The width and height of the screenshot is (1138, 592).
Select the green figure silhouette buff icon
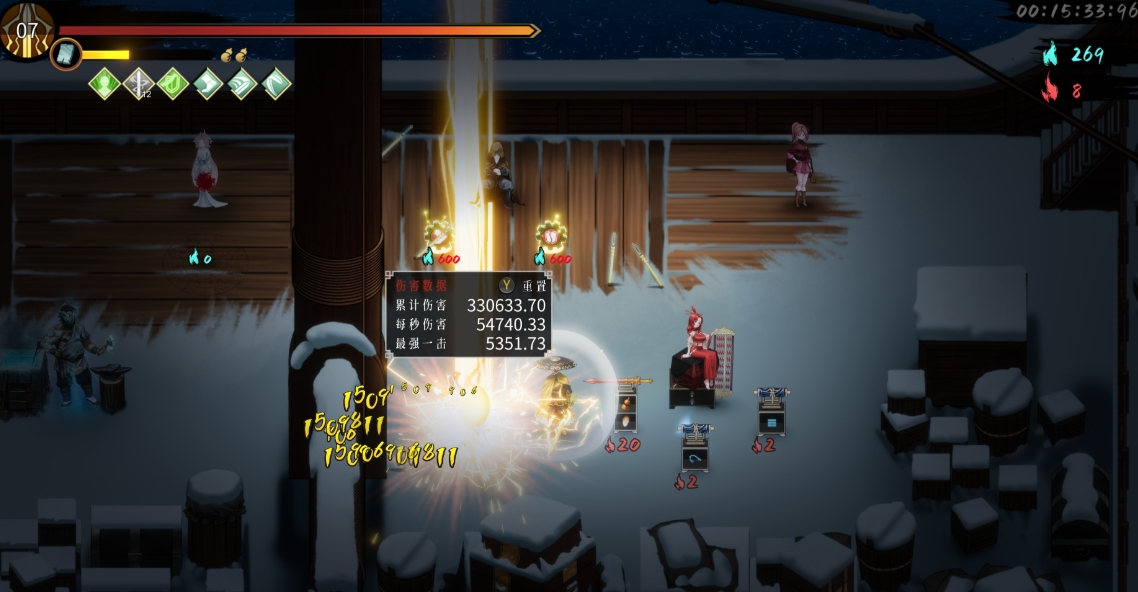click(105, 83)
